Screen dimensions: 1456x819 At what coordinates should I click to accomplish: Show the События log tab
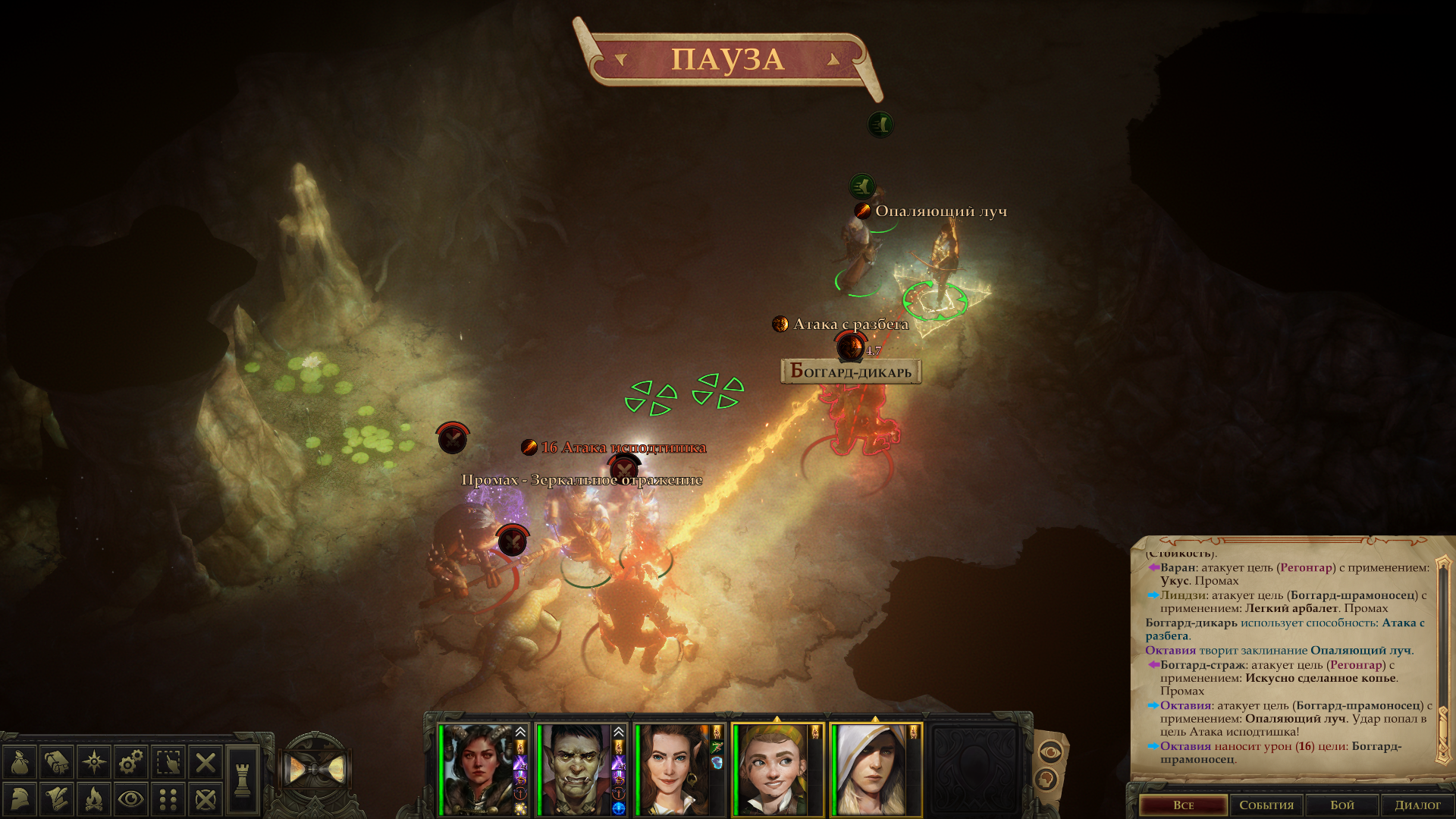pos(1266,805)
